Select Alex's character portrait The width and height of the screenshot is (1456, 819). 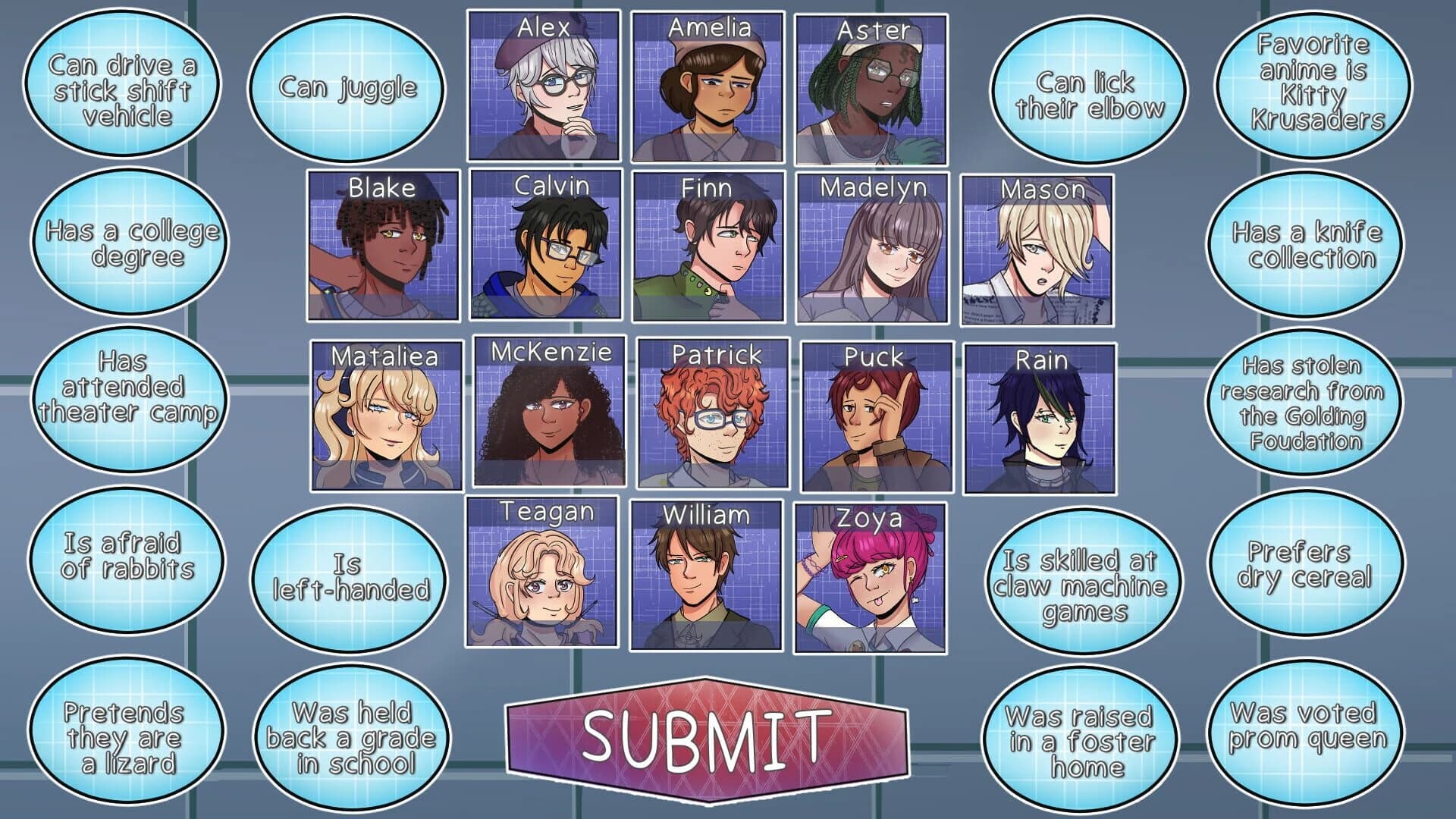544,86
